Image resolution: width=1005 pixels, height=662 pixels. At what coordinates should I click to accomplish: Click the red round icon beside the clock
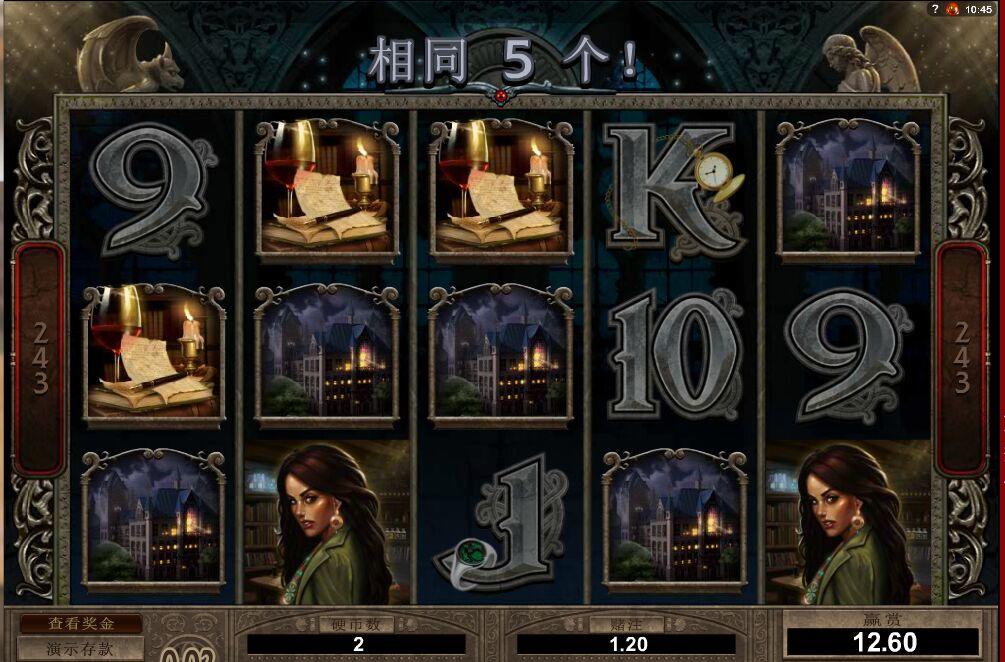[953, 9]
